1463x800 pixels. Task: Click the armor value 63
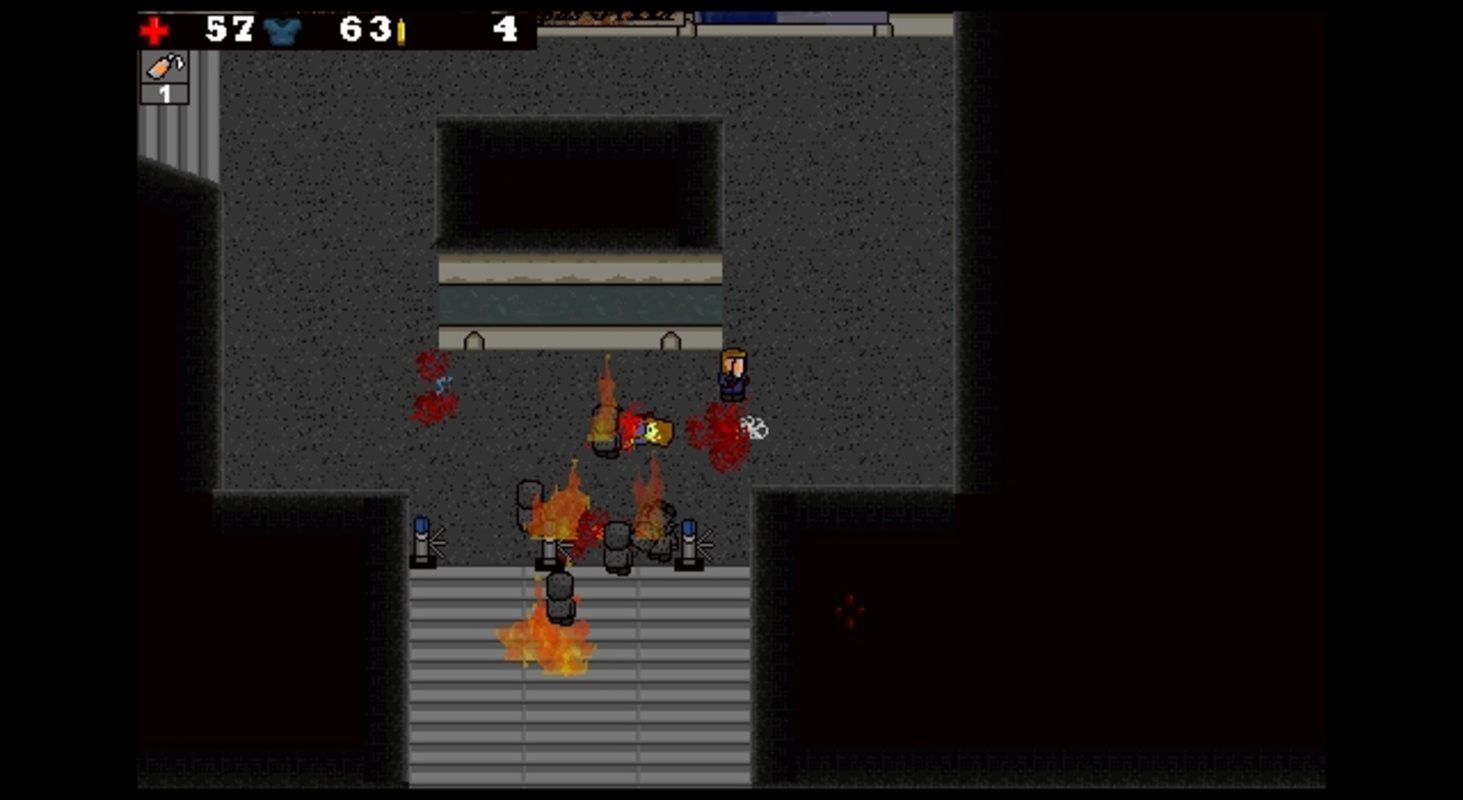(366, 31)
